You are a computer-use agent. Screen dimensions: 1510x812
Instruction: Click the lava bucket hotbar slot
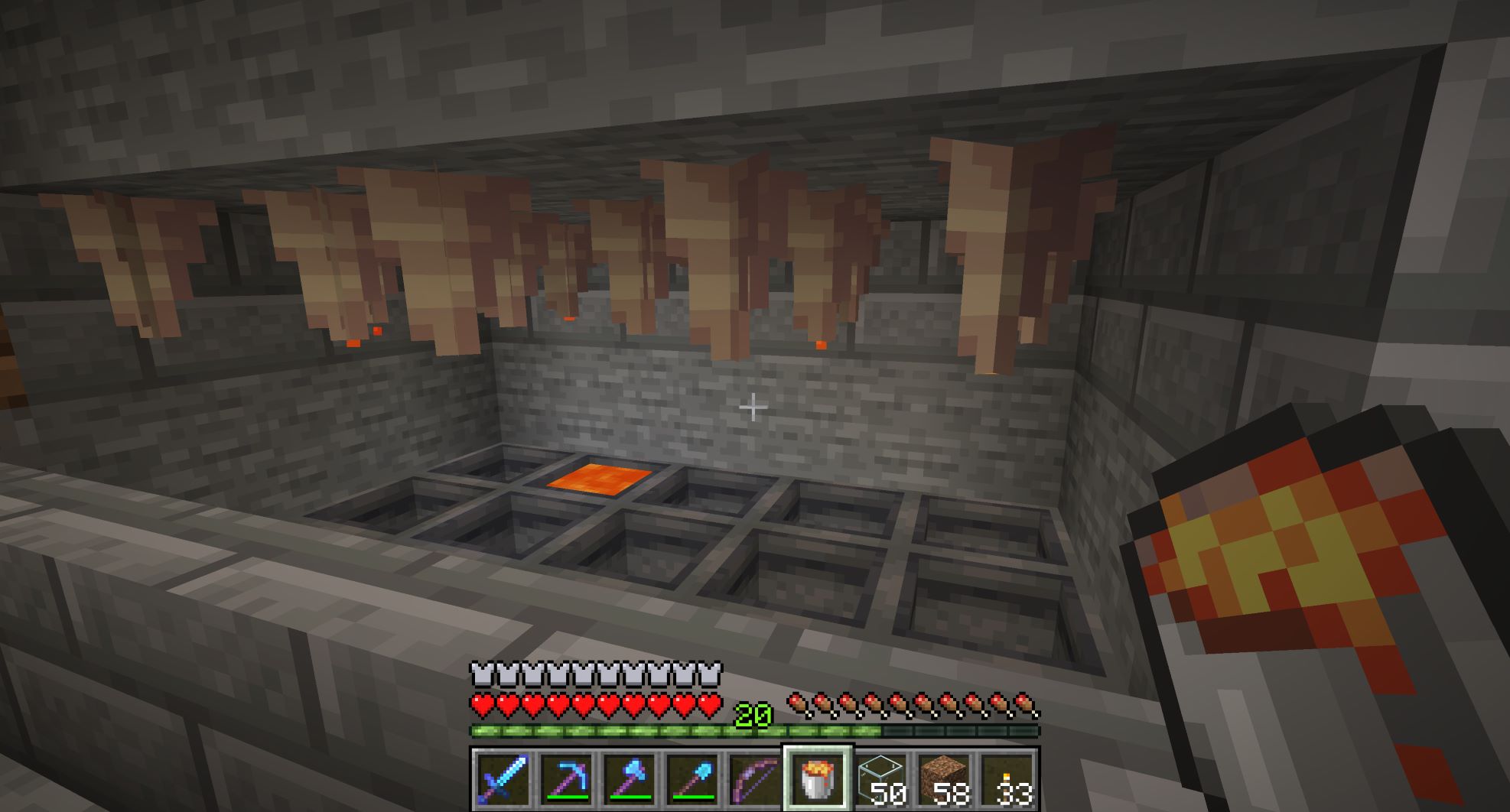817,778
